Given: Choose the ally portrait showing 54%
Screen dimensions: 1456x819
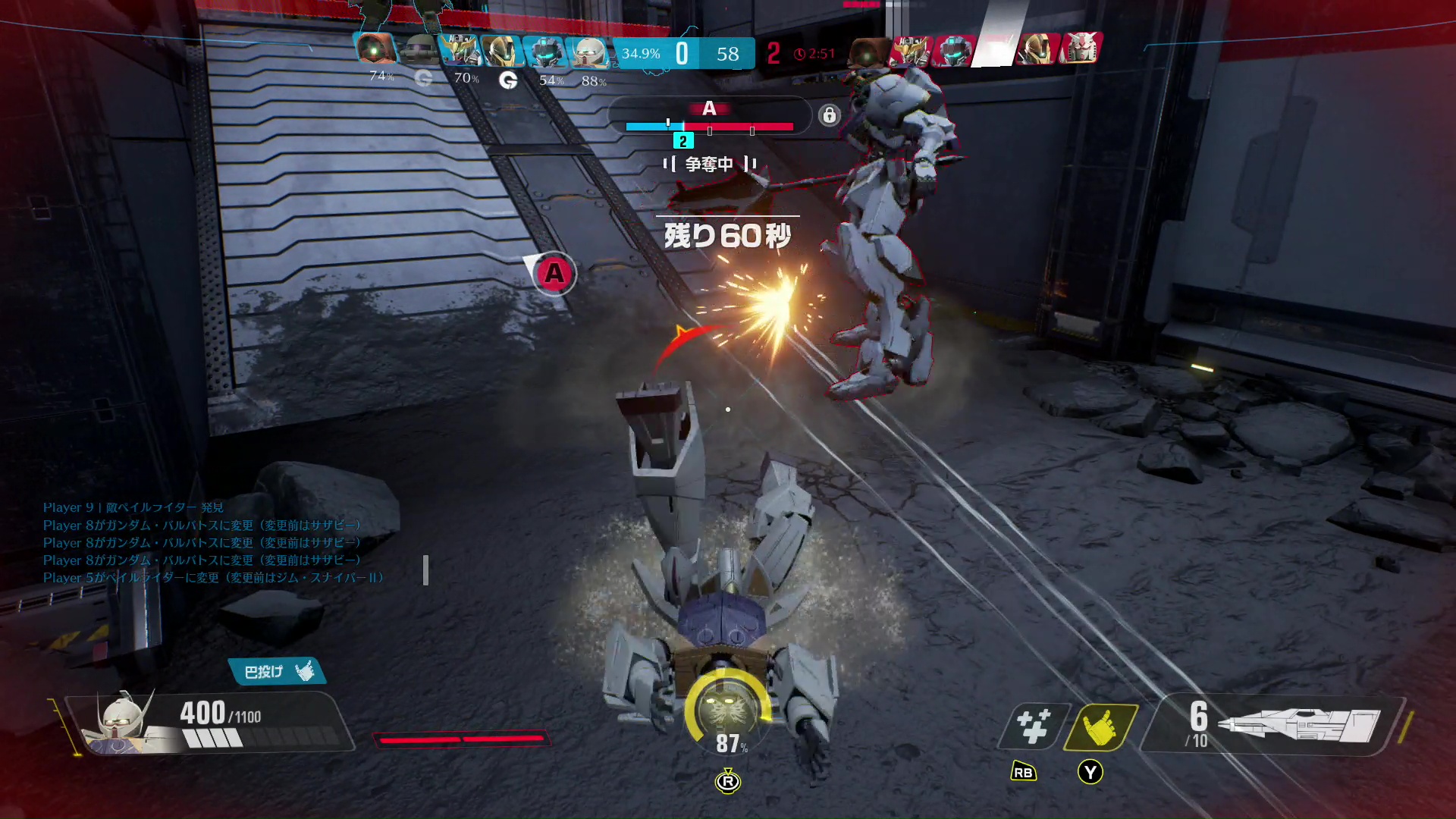Looking at the screenshot, I should coord(544,52).
